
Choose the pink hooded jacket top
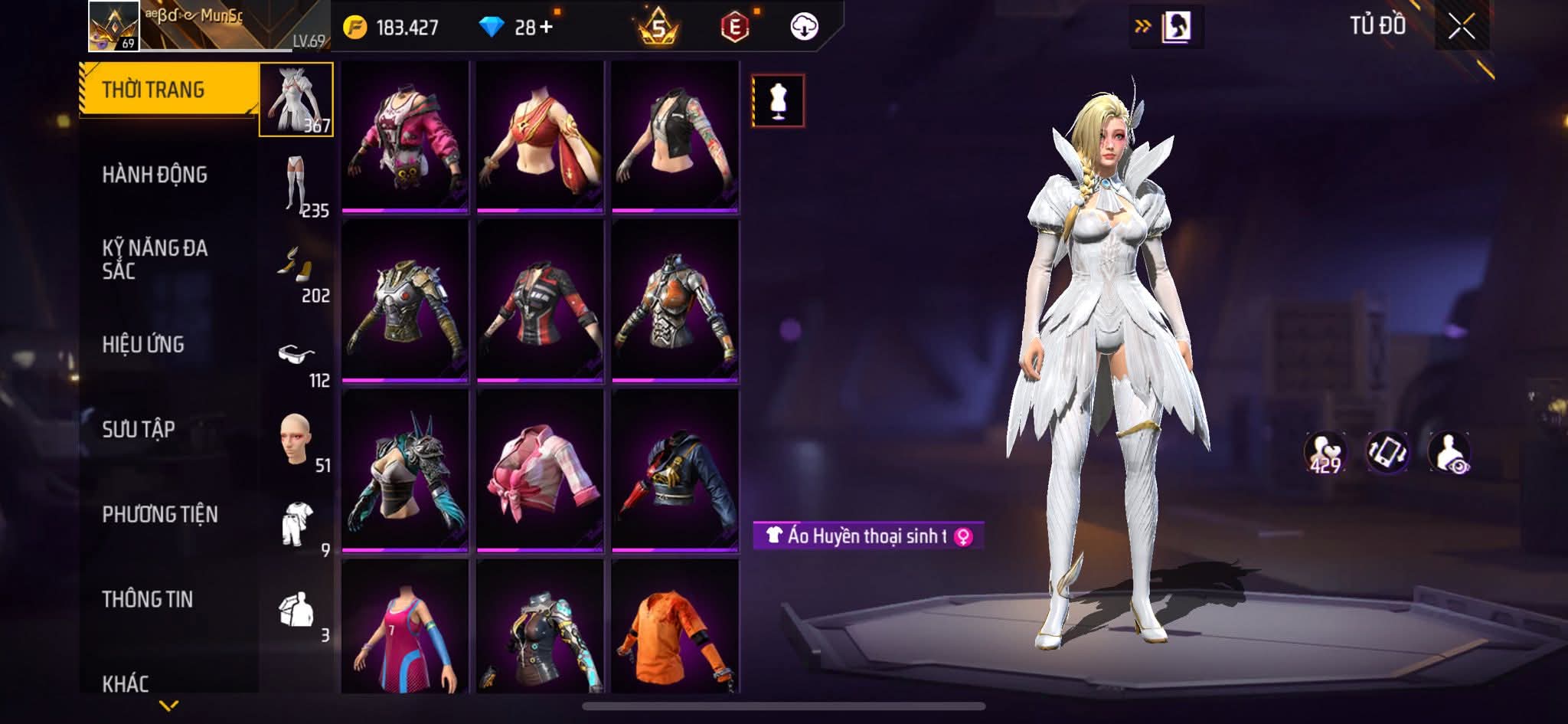point(405,136)
